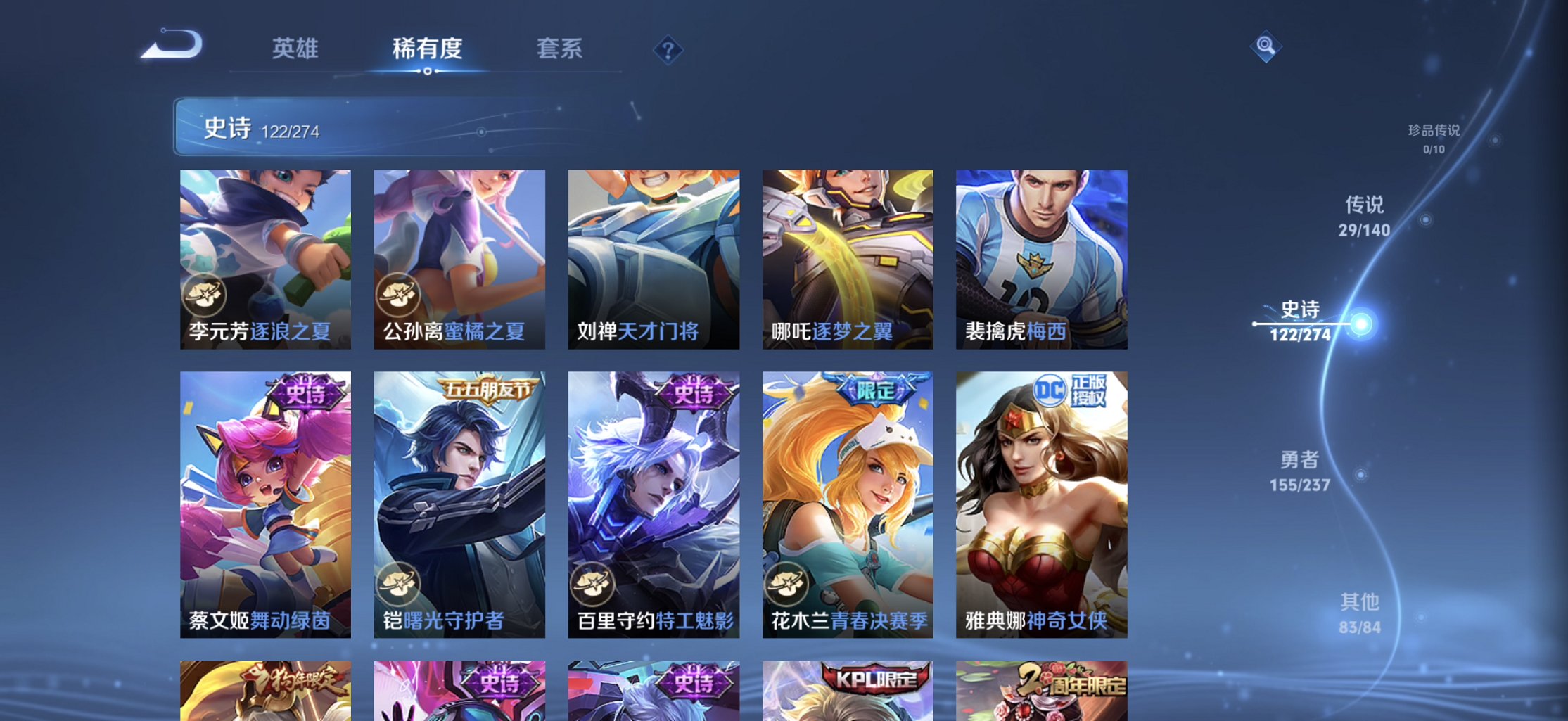This screenshot has width=1568, height=721.
Task: Click the question mark help icon
Action: coord(667,50)
